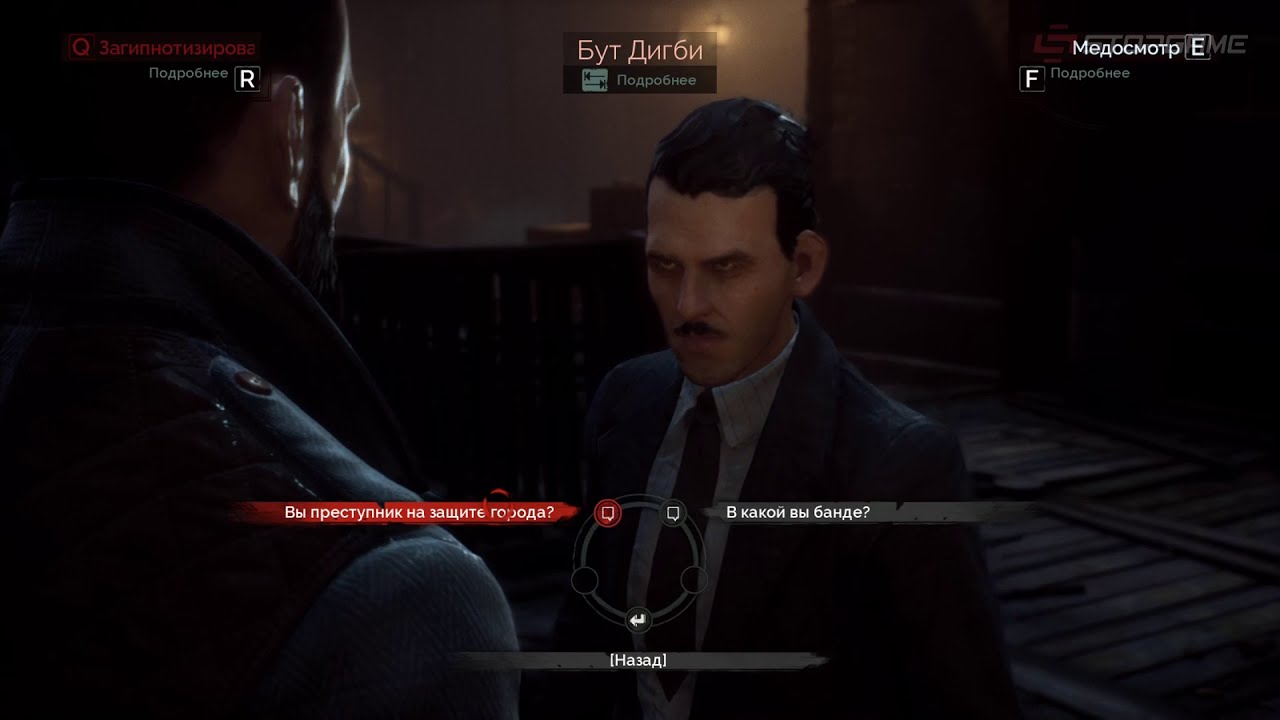Click the white speech bubble wheel icon
The width and height of the screenshot is (1280, 720).
tap(673, 513)
